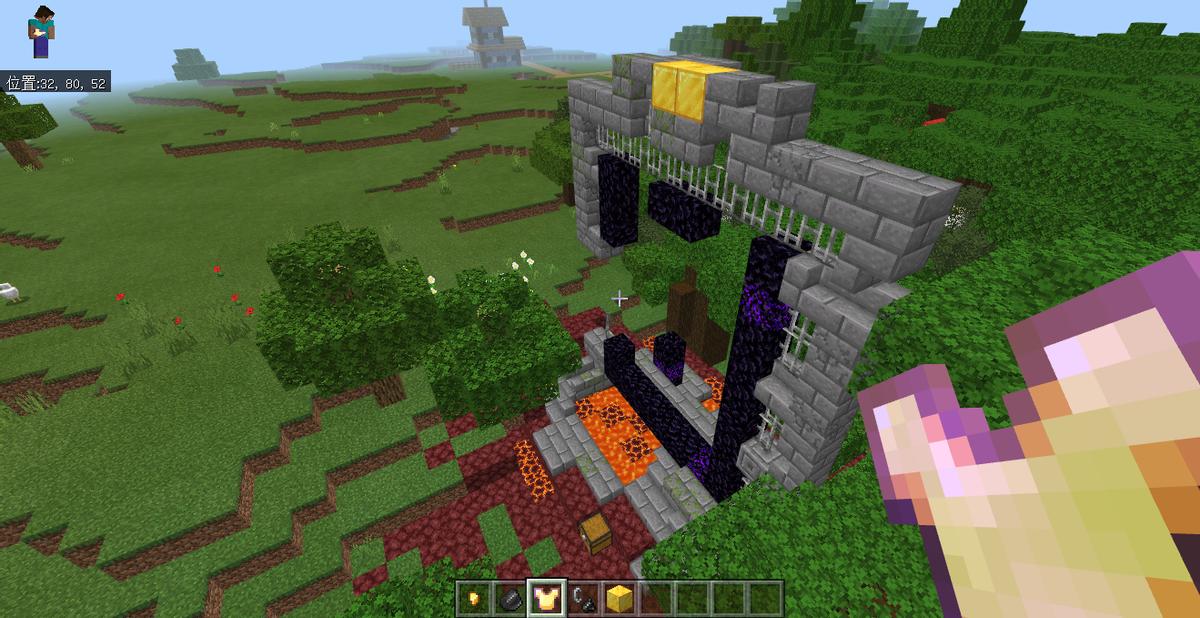The image size is (1200, 618).
Task: Pick the gold block hotbar slot
Action: click(x=619, y=598)
